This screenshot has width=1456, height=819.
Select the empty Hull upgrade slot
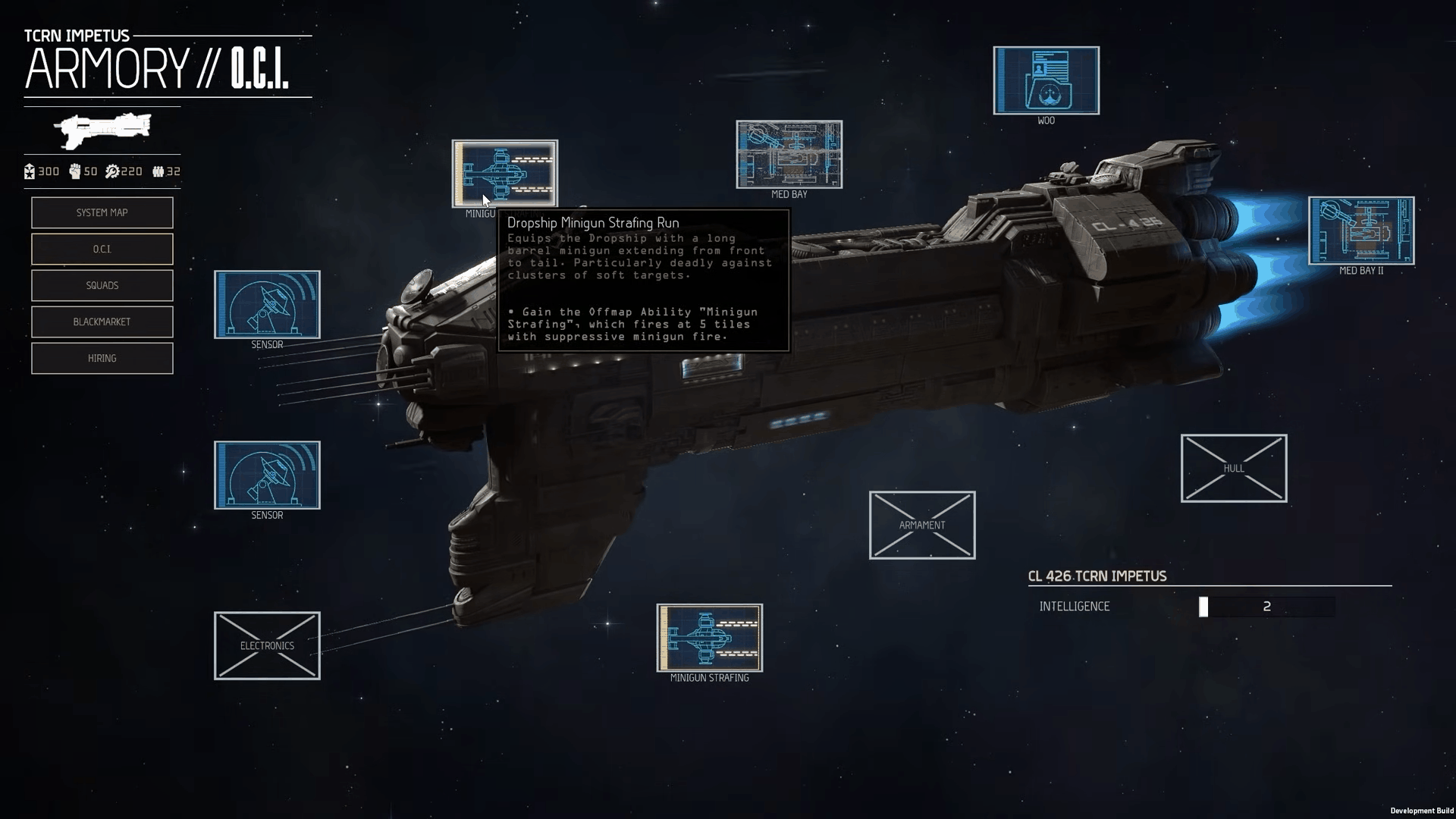1233,468
